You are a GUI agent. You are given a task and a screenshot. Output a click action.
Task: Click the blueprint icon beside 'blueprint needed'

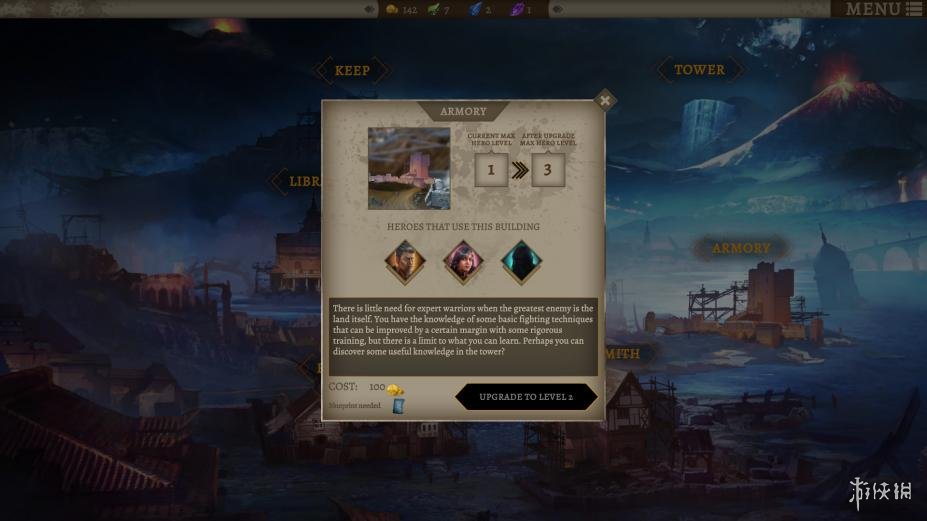pyautogui.click(x=399, y=405)
